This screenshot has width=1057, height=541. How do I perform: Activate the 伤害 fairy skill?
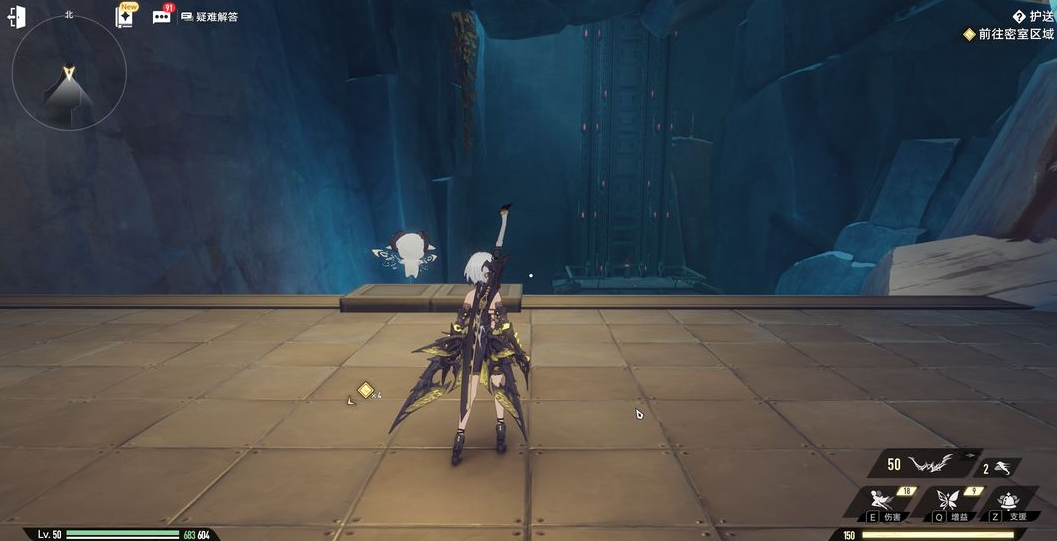tap(882, 502)
